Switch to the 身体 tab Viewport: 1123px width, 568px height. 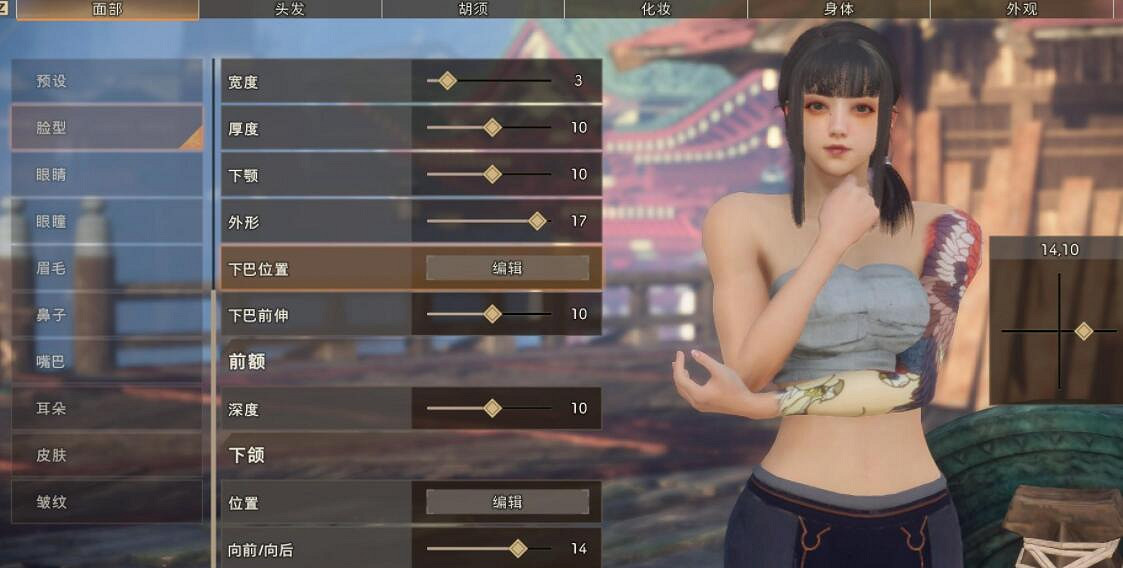point(838,10)
